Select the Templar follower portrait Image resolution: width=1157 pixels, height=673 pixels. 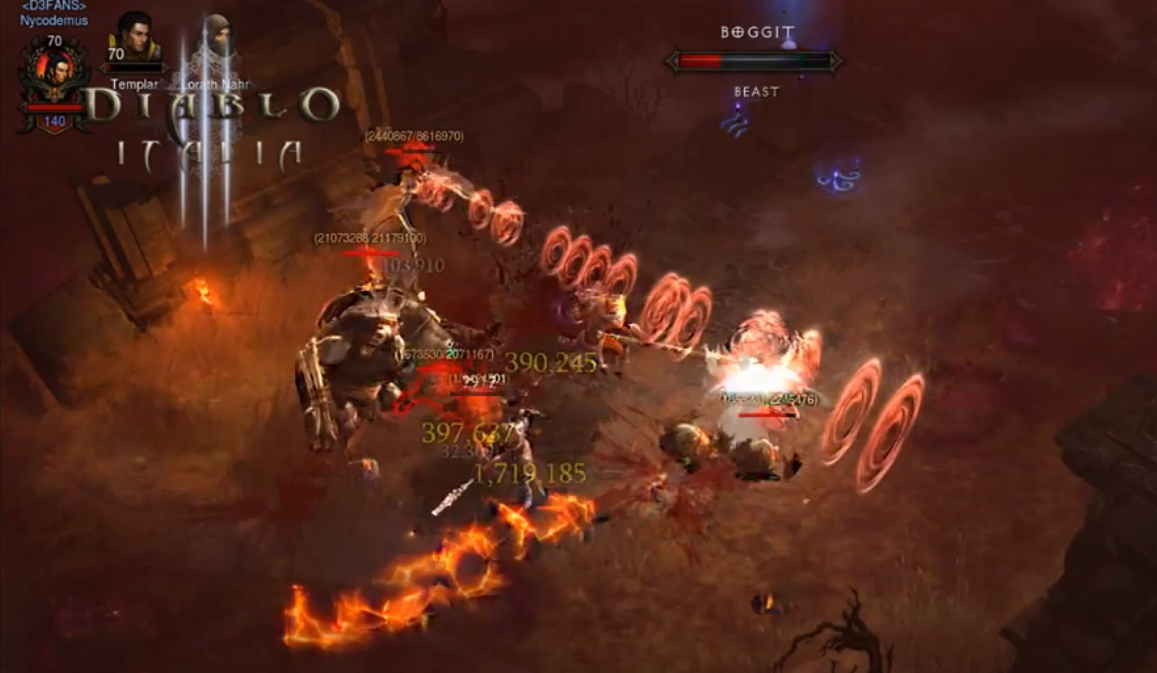point(135,38)
